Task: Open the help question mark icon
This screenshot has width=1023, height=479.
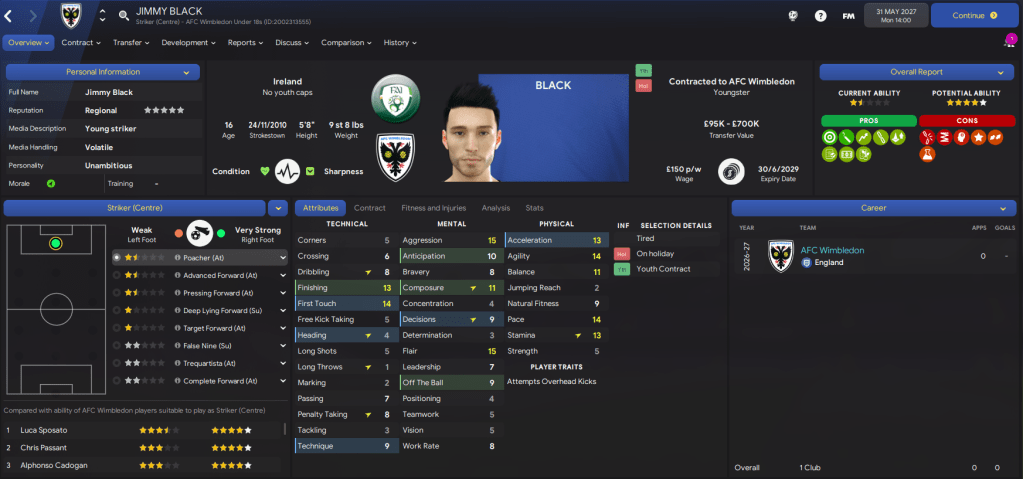Action: [821, 16]
